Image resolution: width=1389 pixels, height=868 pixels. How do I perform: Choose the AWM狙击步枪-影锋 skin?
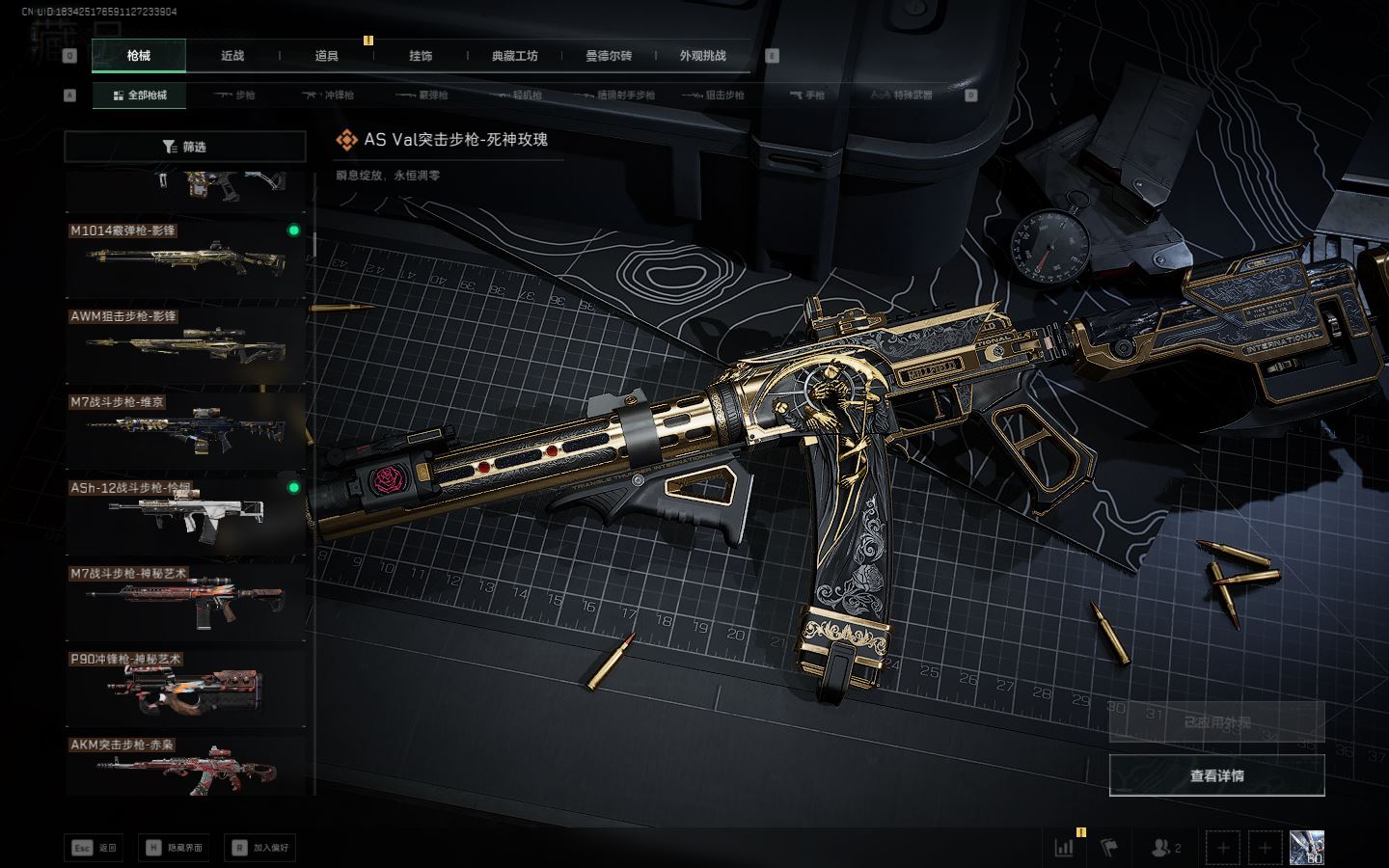tap(184, 344)
